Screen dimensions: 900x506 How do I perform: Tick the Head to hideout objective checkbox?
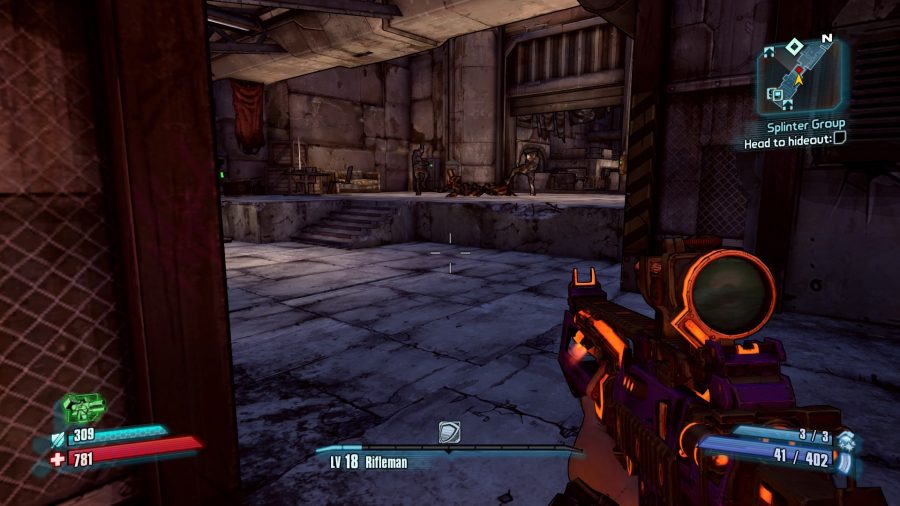(x=840, y=142)
